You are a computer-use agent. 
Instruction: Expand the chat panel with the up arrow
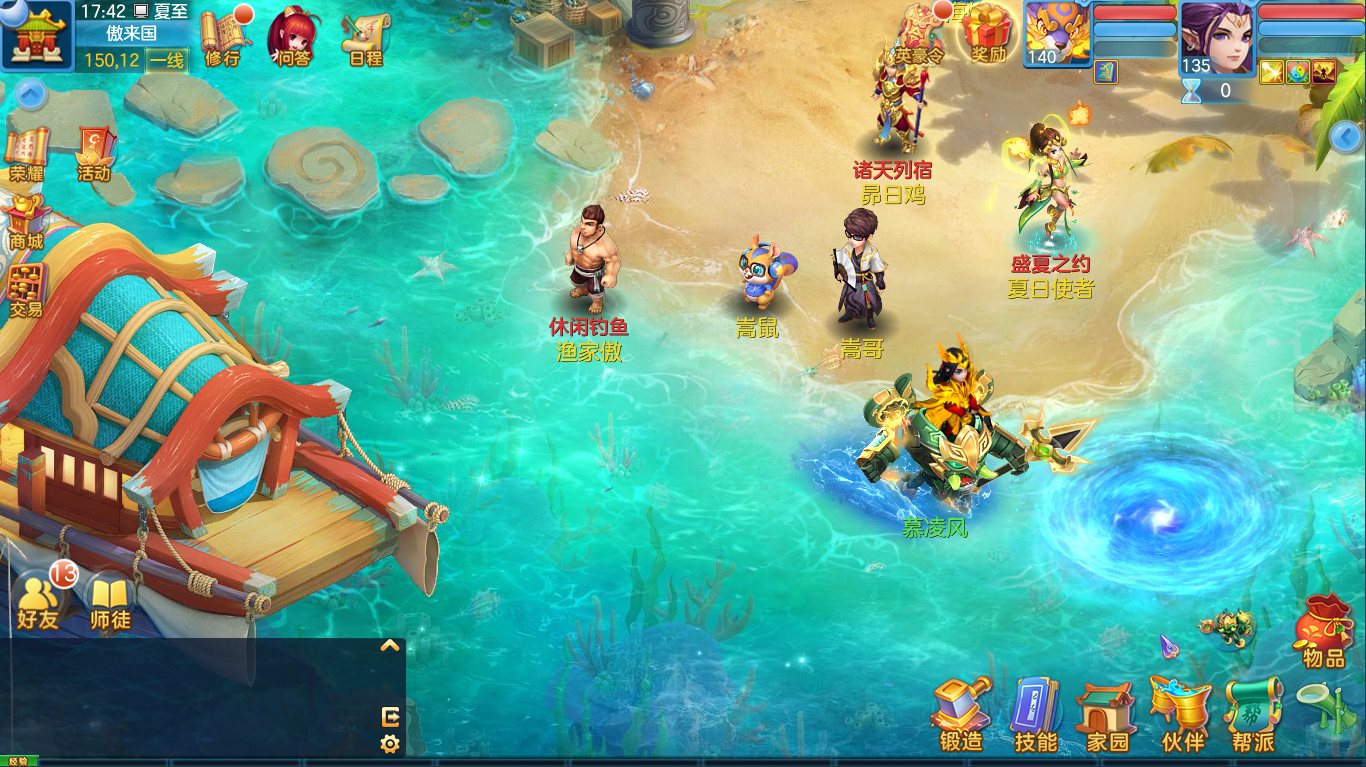(x=390, y=646)
